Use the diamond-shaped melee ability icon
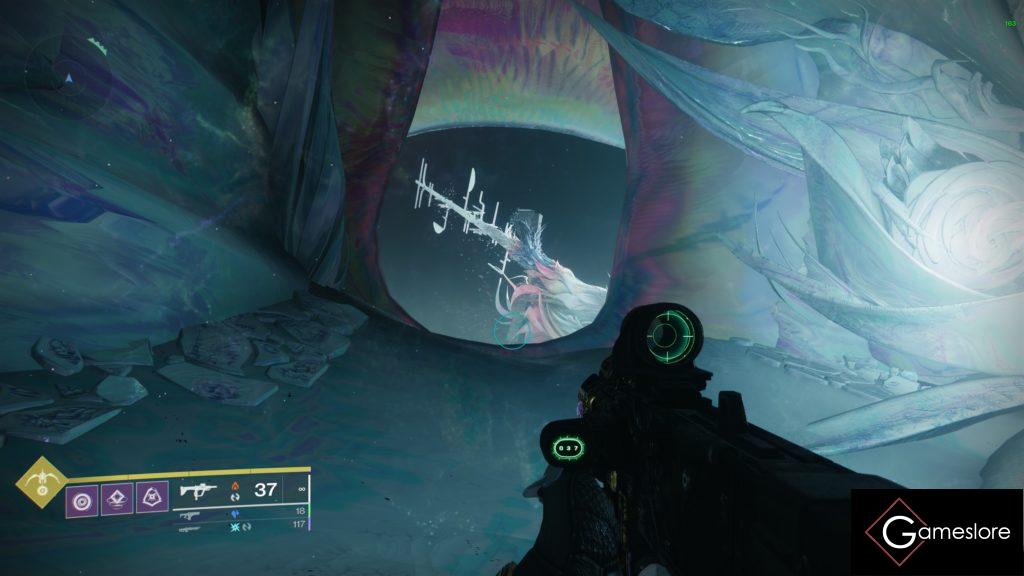The image size is (1024, 576). pyautogui.click(x=117, y=496)
